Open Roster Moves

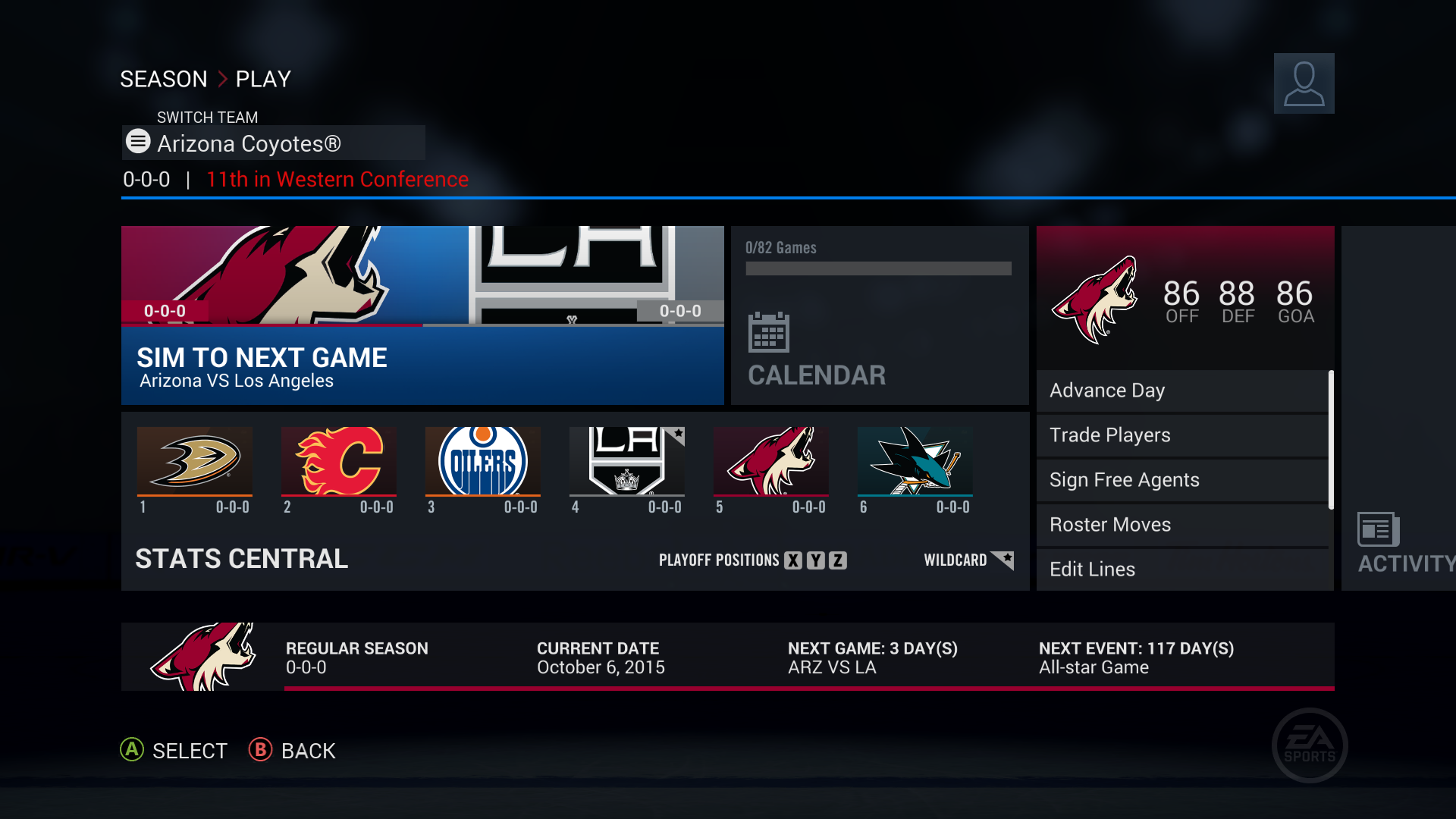(1182, 525)
